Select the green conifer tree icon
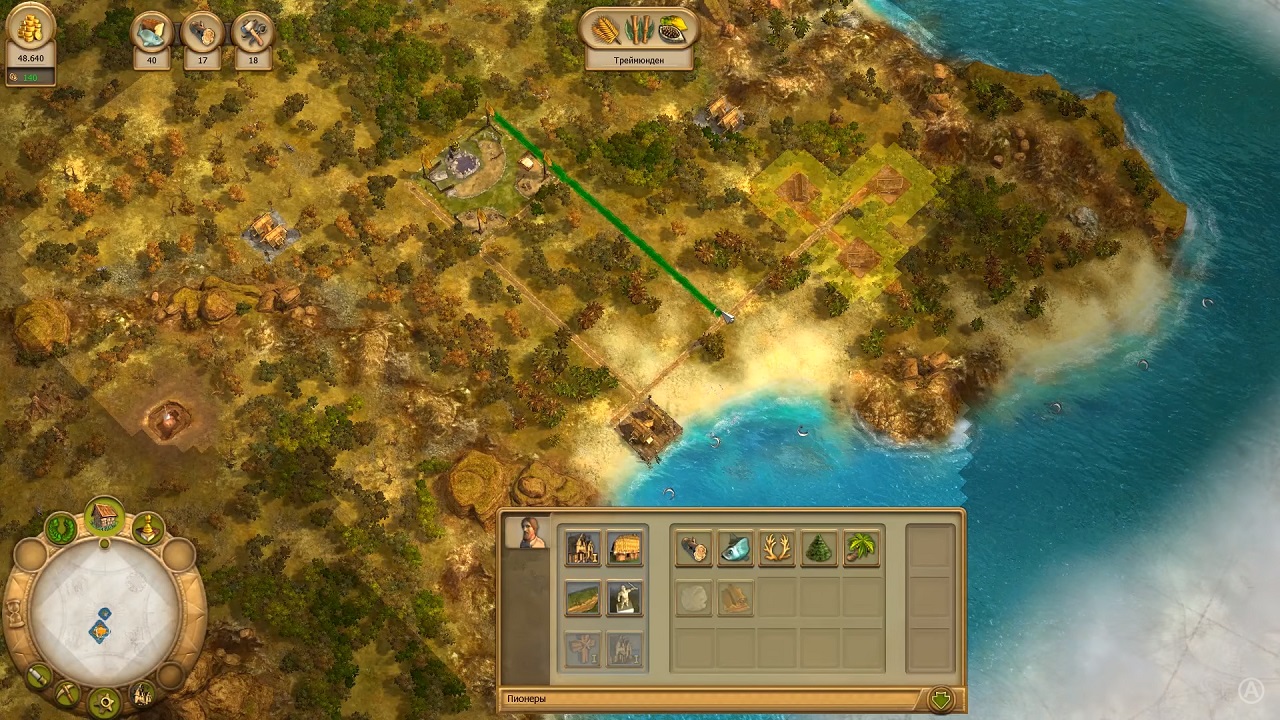This screenshot has height=720, width=1280. 819,548
